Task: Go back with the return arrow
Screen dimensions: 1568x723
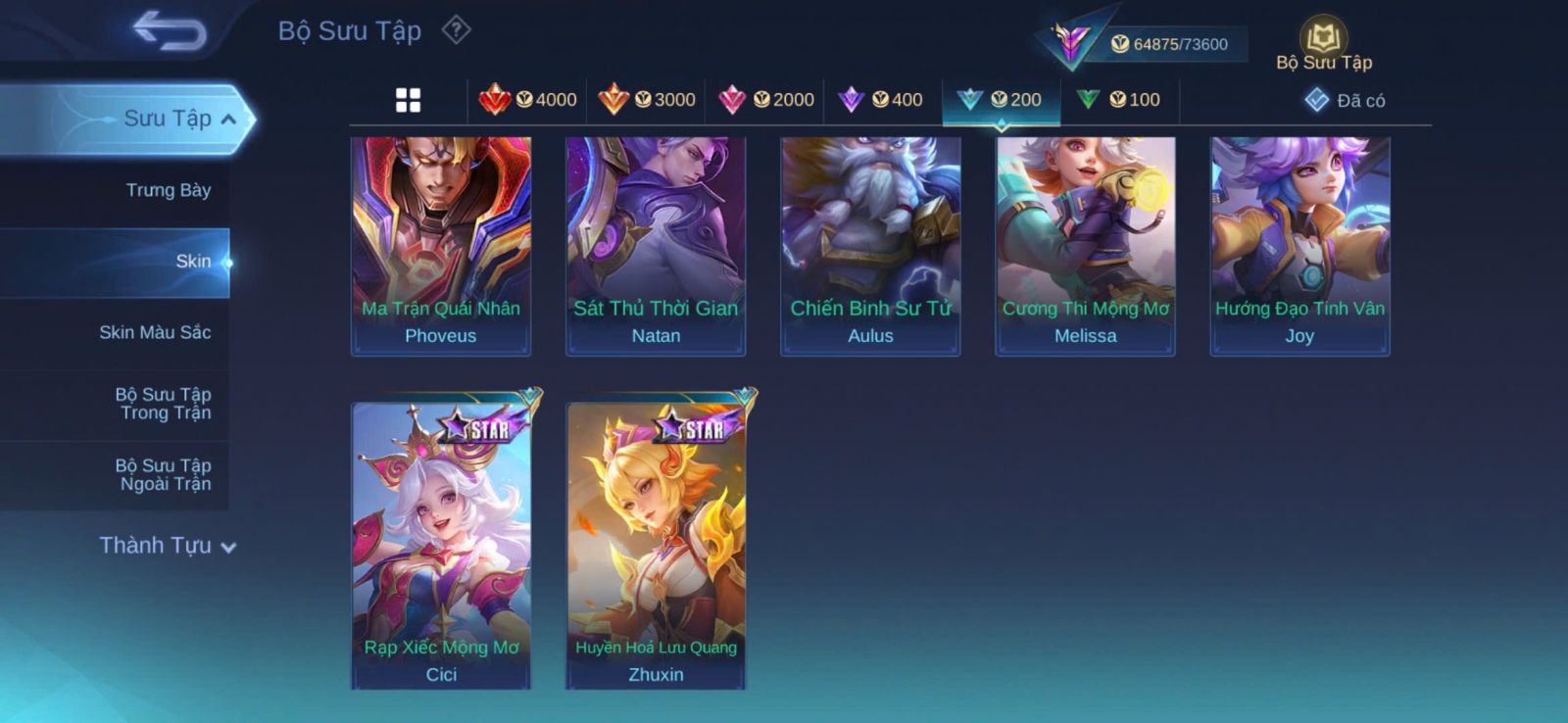Action: (x=170, y=30)
